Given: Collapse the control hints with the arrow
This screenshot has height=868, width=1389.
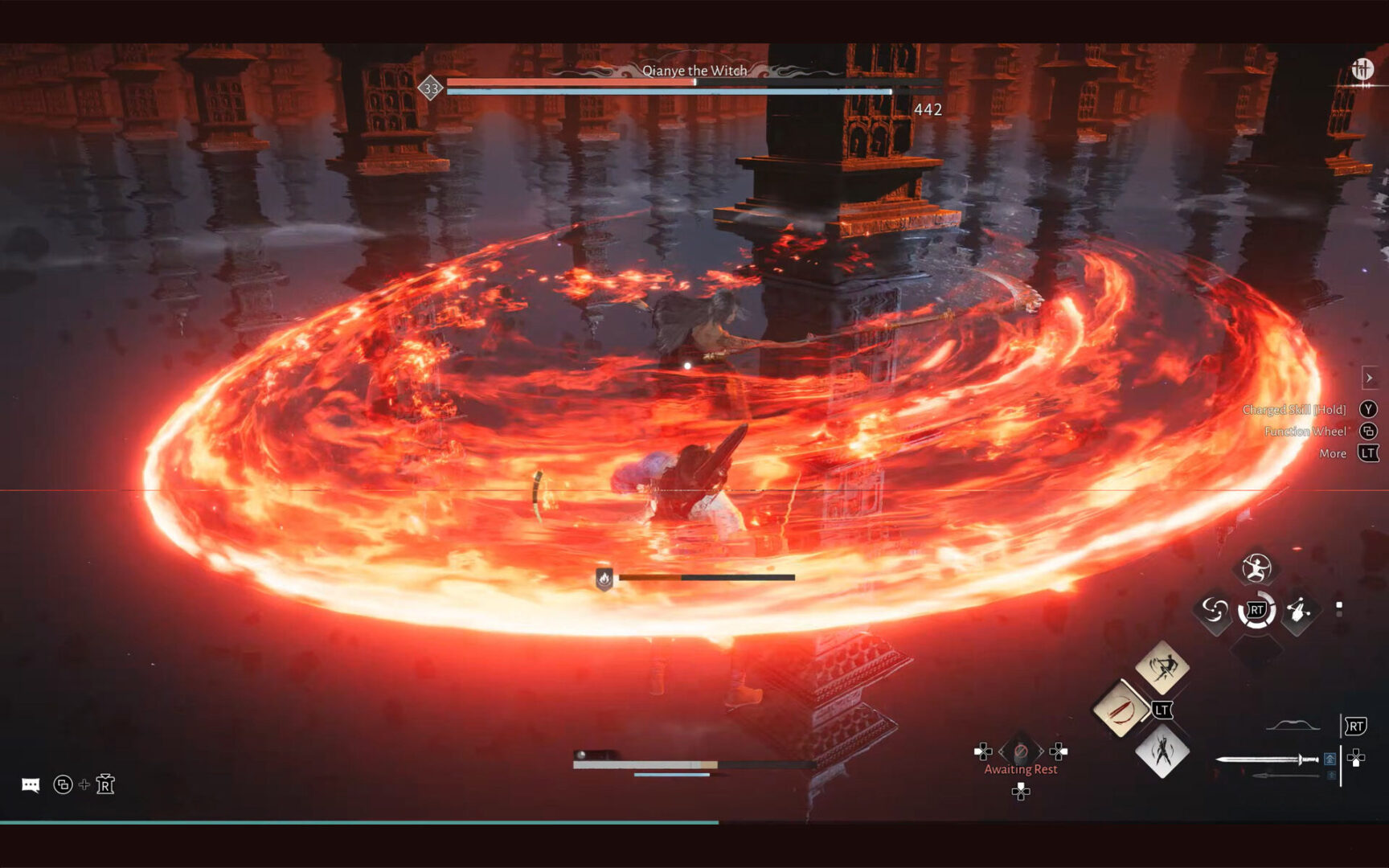Looking at the screenshot, I should coord(1369,378).
